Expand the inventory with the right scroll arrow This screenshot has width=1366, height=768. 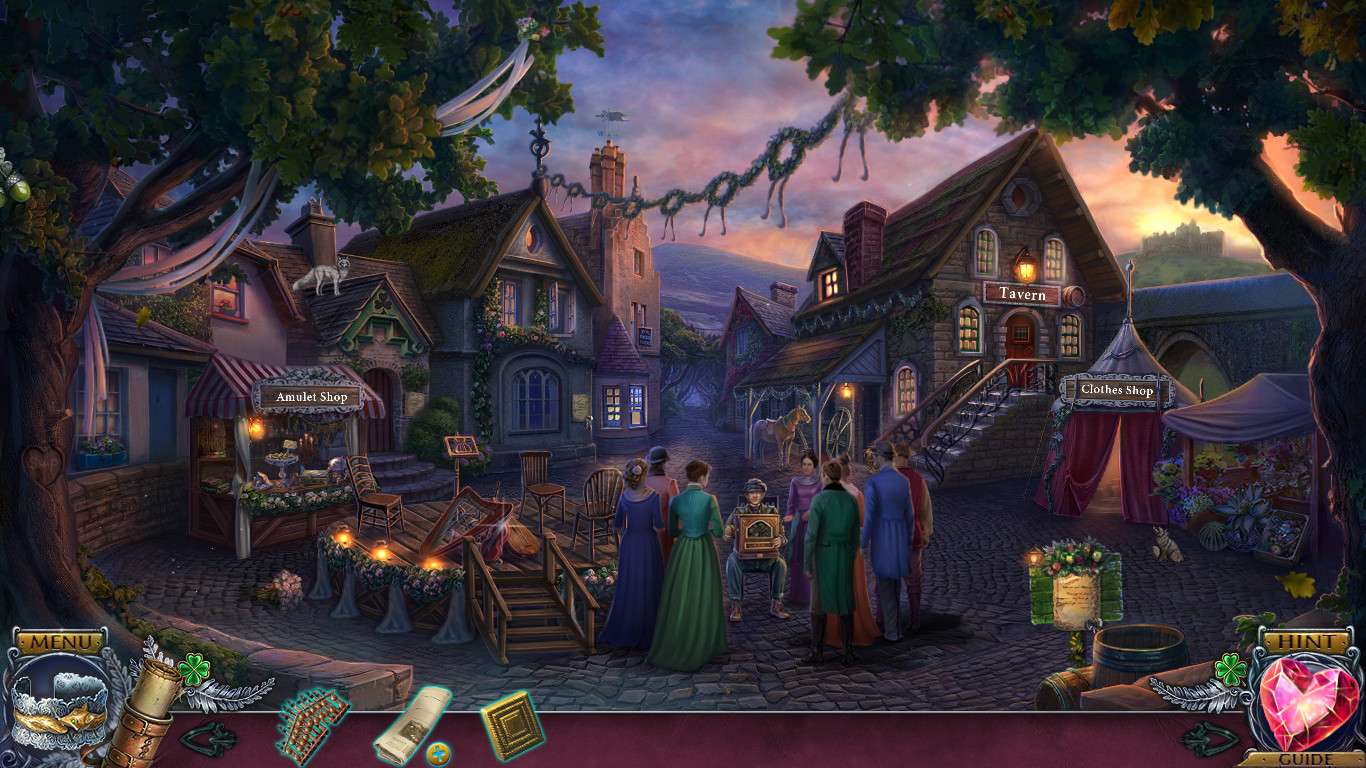(x=1209, y=737)
